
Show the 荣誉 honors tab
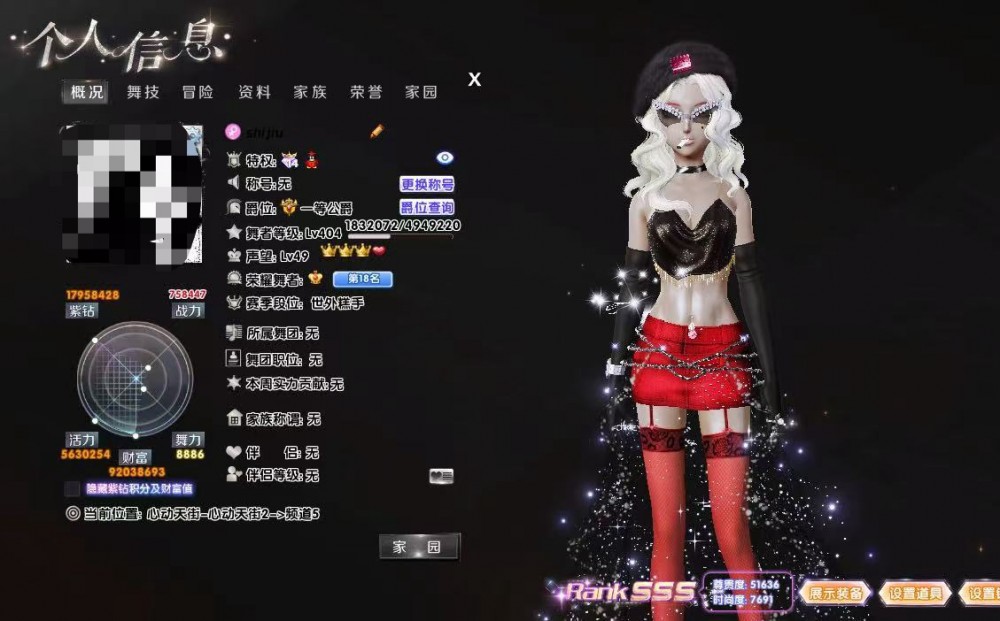click(365, 93)
